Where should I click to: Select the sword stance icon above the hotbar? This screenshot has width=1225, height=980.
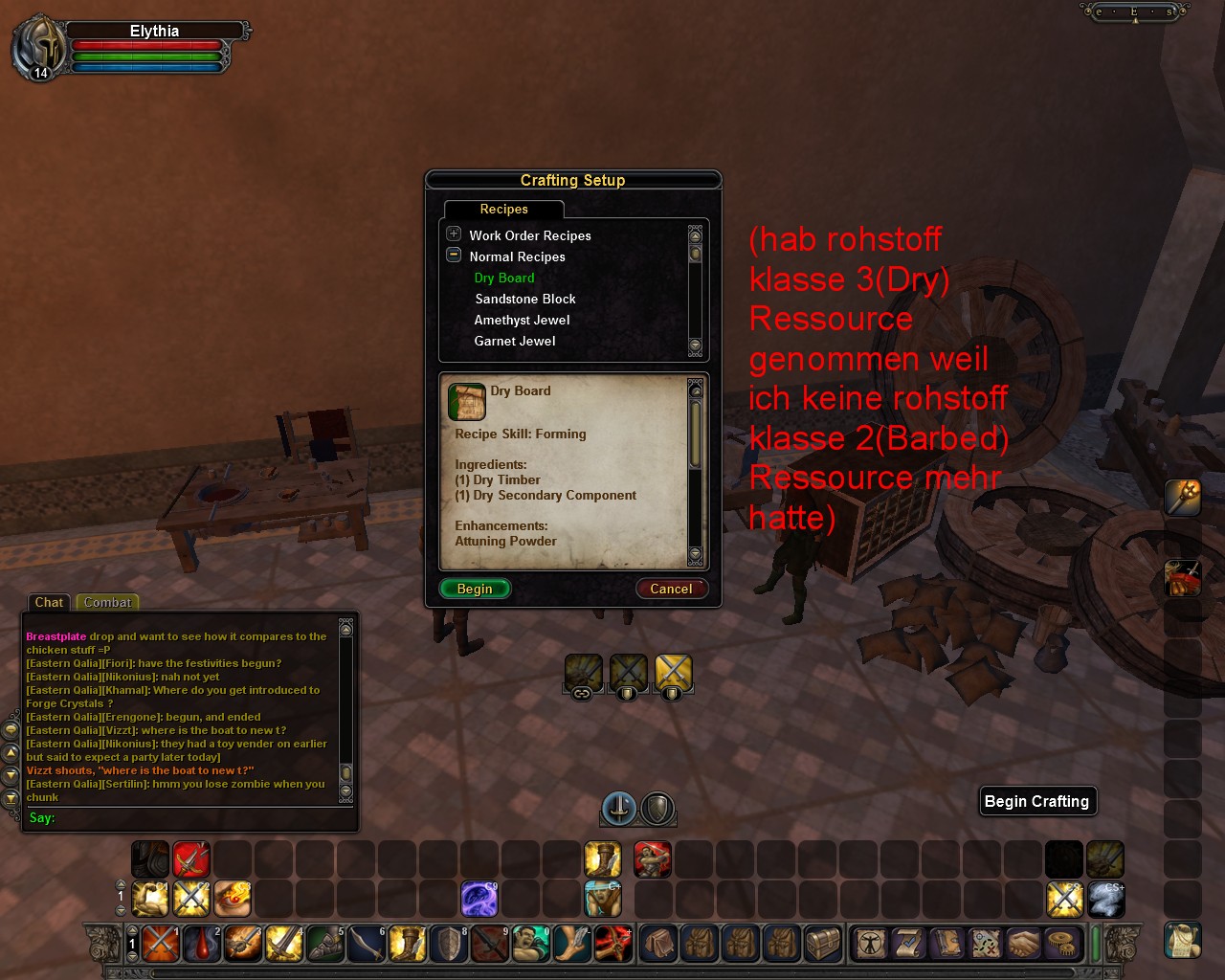point(619,809)
